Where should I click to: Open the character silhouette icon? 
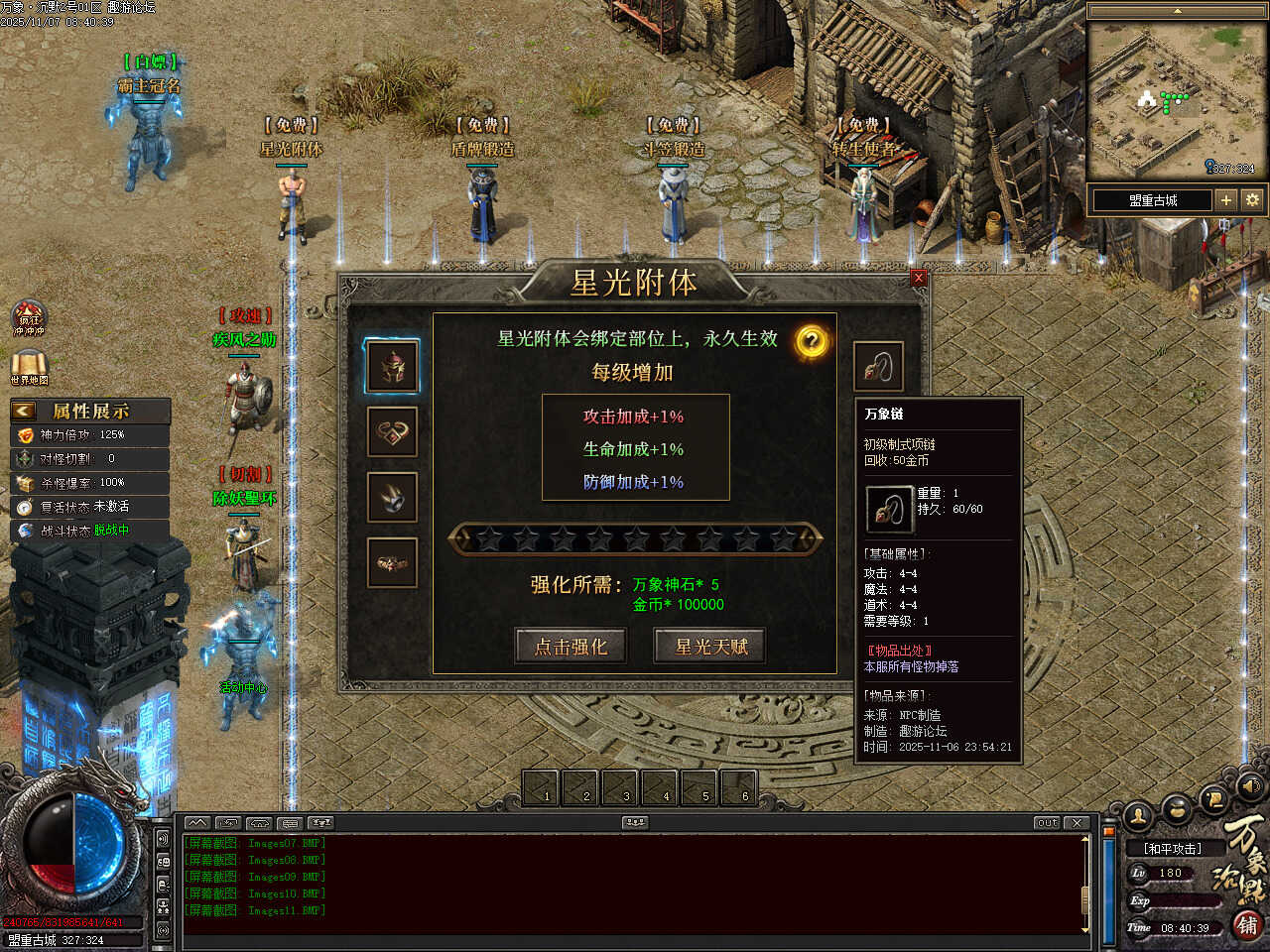[1138, 816]
